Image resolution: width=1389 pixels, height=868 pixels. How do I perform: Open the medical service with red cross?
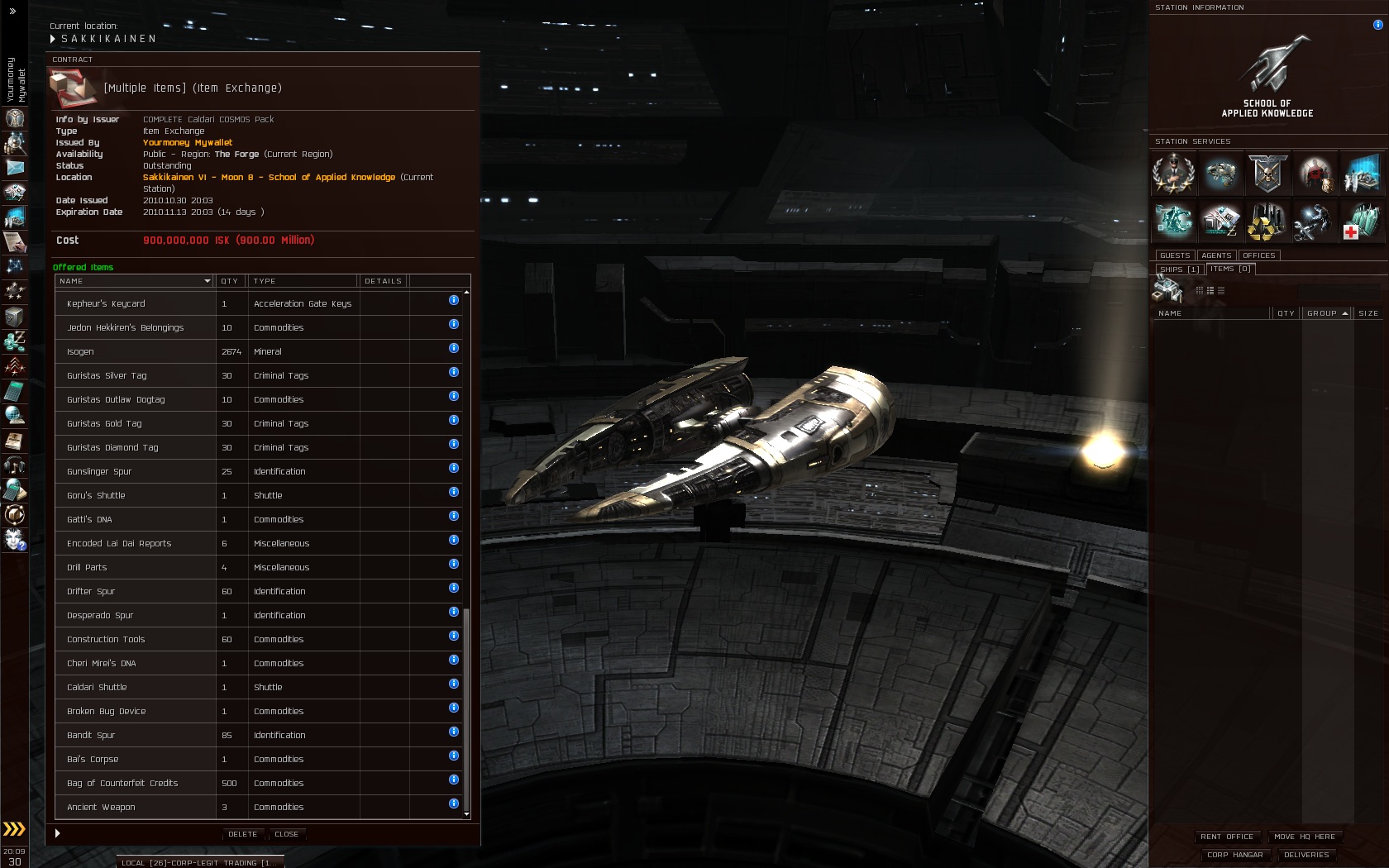click(1361, 222)
